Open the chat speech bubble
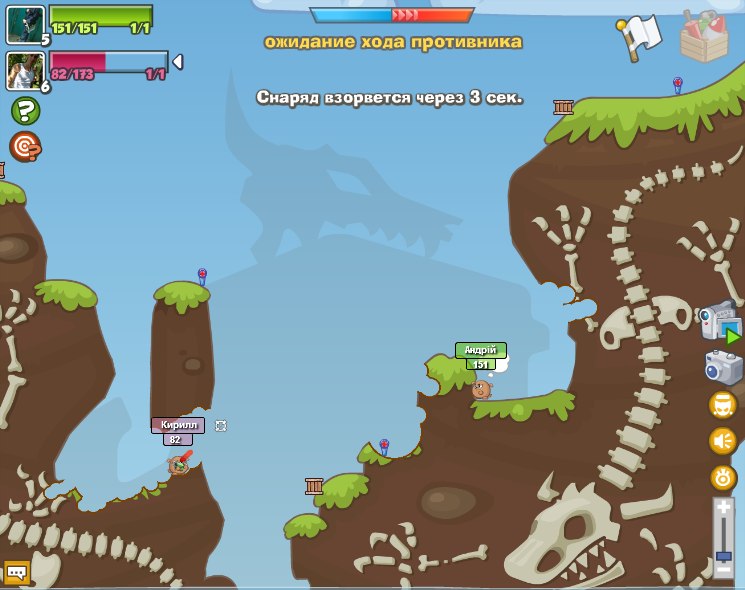The image size is (745, 590). pos(16,572)
